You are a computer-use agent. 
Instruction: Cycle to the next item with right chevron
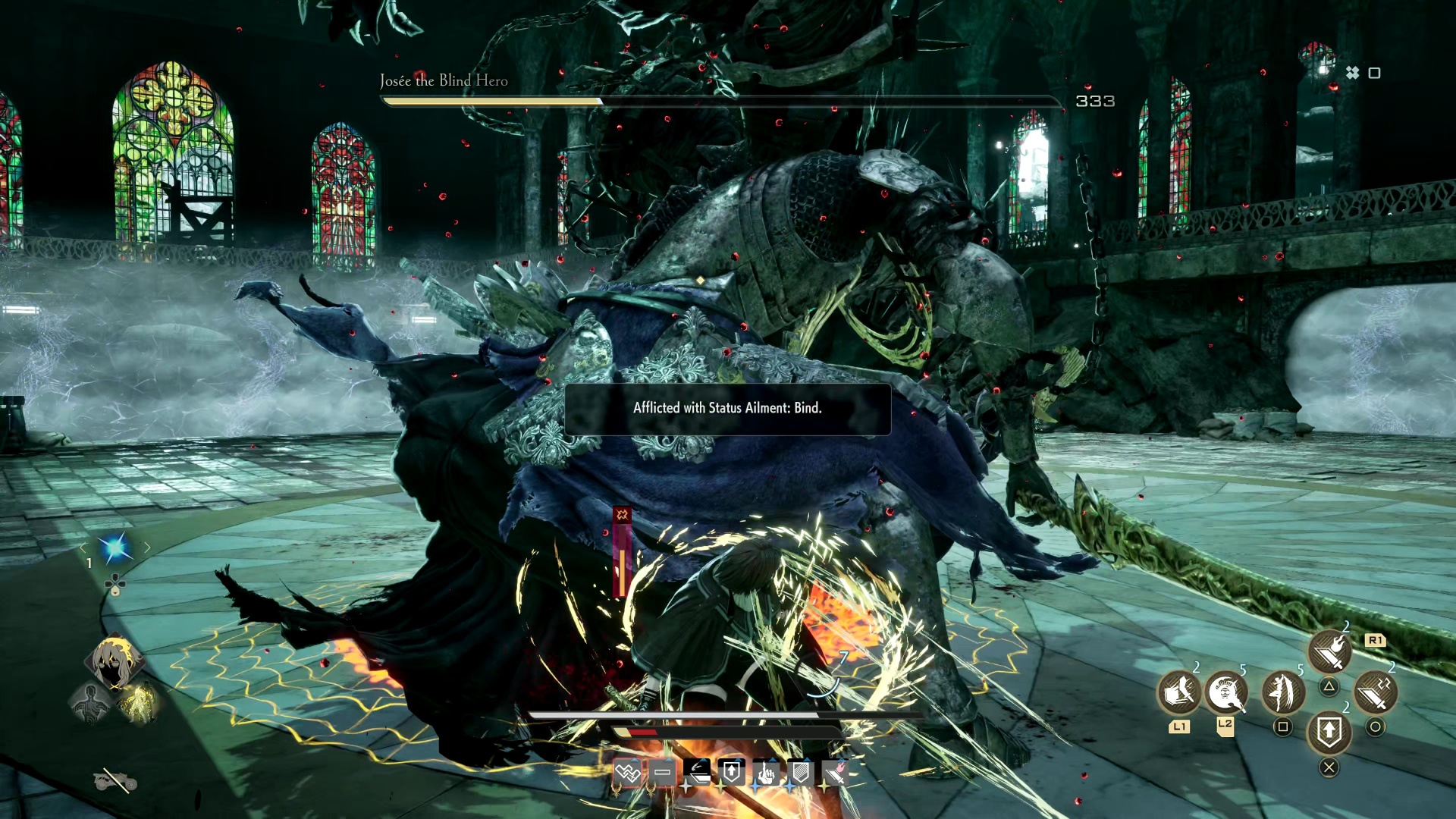[x=146, y=547]
